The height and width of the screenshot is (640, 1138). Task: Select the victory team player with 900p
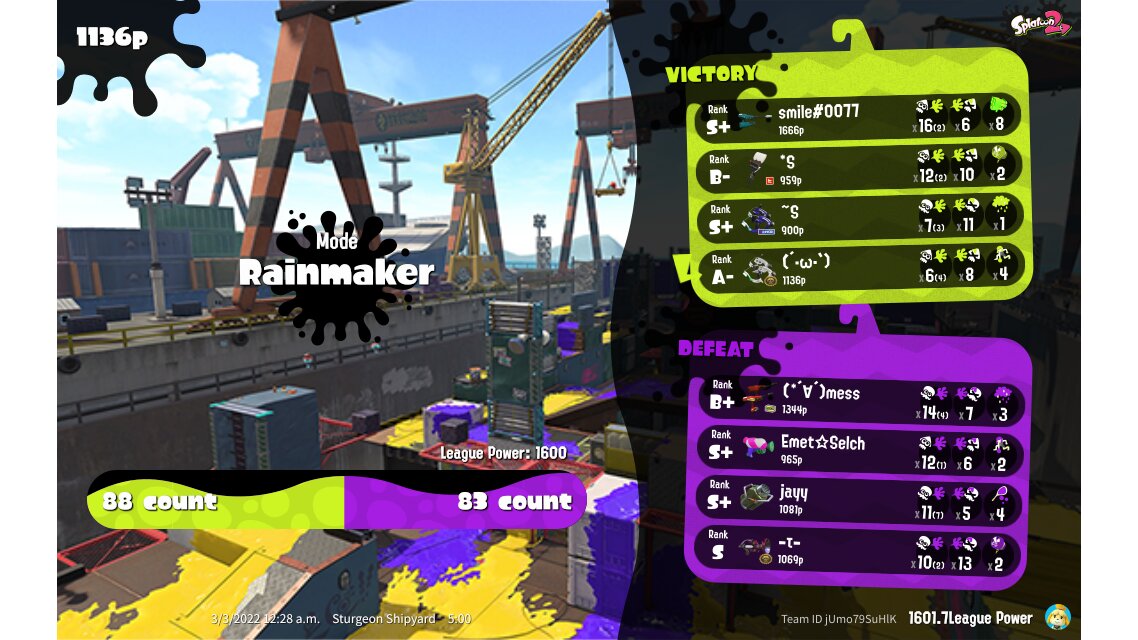point(860,216)
